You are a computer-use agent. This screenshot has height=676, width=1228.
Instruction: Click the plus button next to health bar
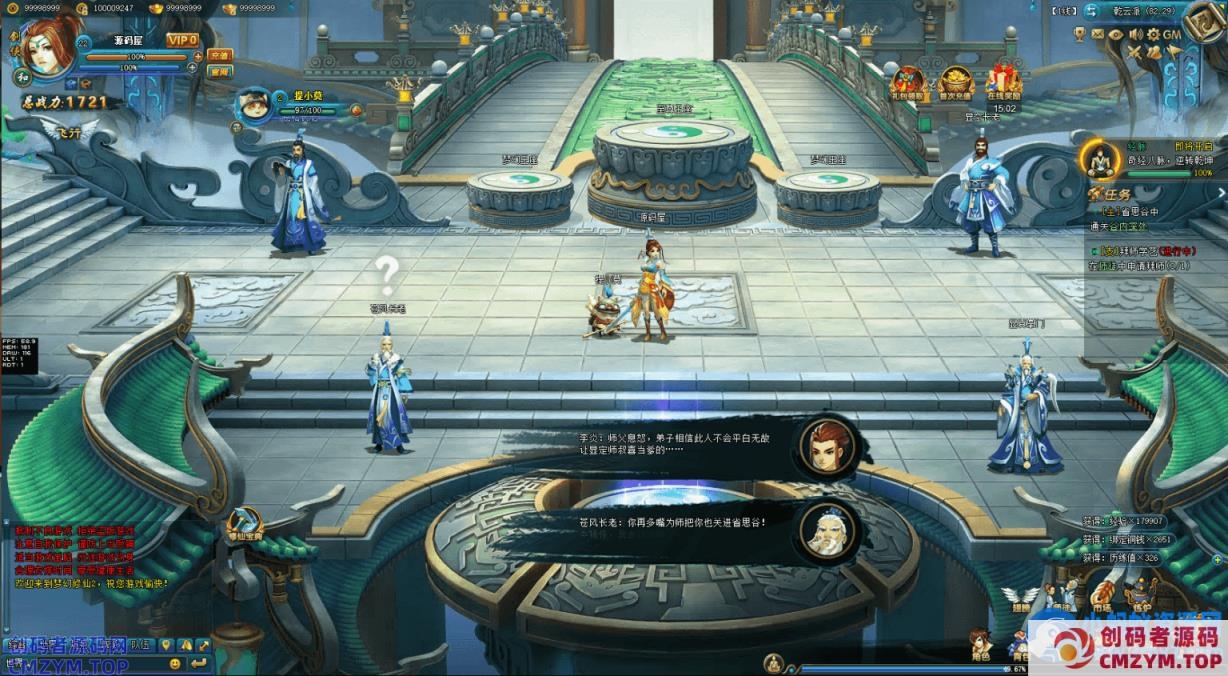[197, 57]
